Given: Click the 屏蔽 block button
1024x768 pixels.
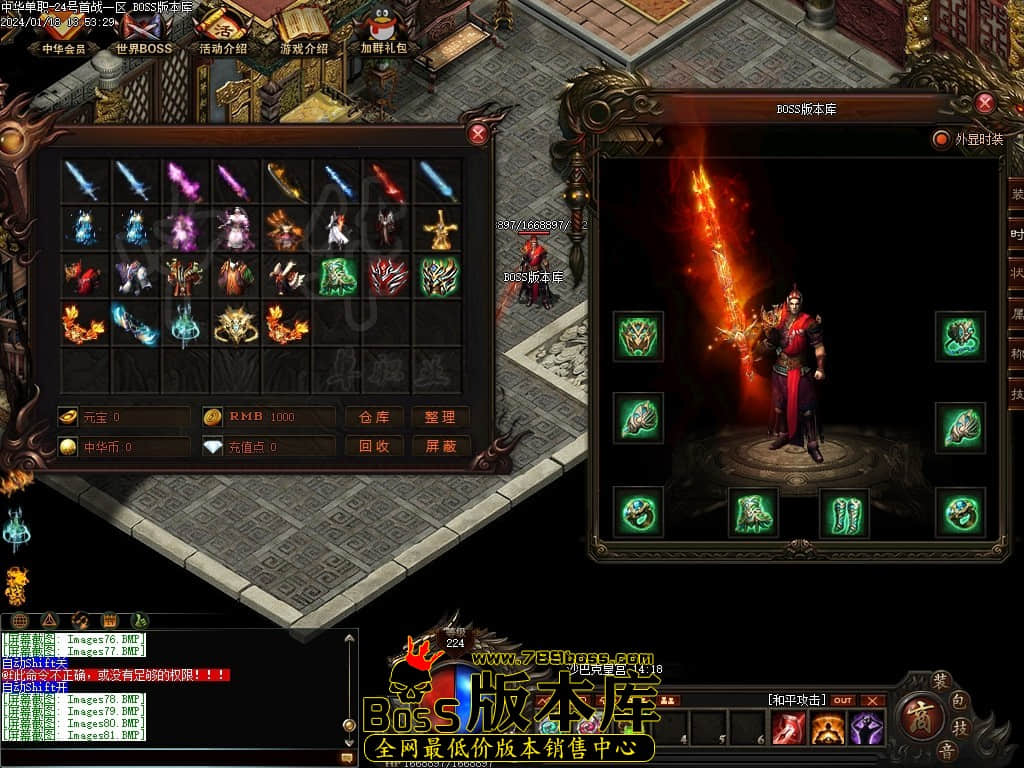Looking at the screenshot, I should tap(440, 446).
